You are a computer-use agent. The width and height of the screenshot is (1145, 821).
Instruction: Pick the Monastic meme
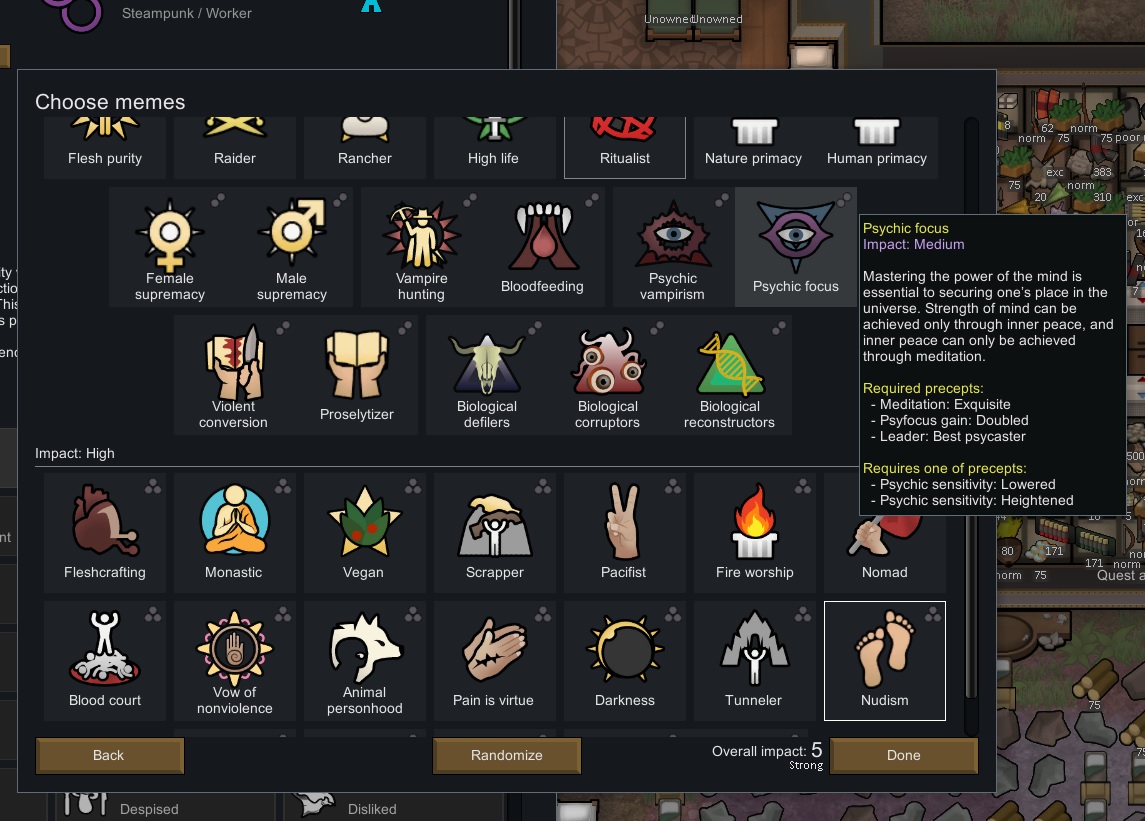click(234, 532)
